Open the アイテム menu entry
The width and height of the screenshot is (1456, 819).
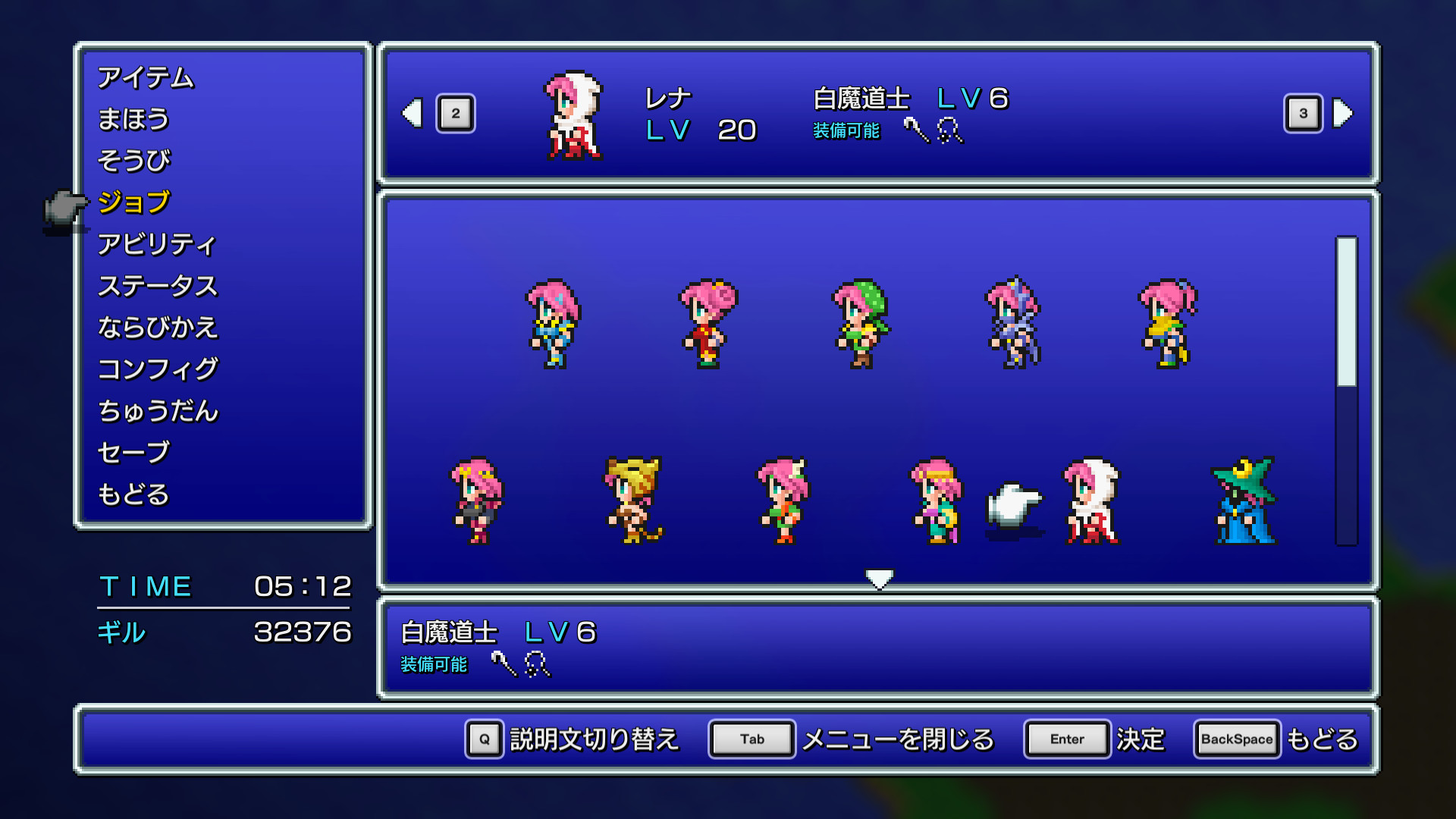(x=146, y=77)
